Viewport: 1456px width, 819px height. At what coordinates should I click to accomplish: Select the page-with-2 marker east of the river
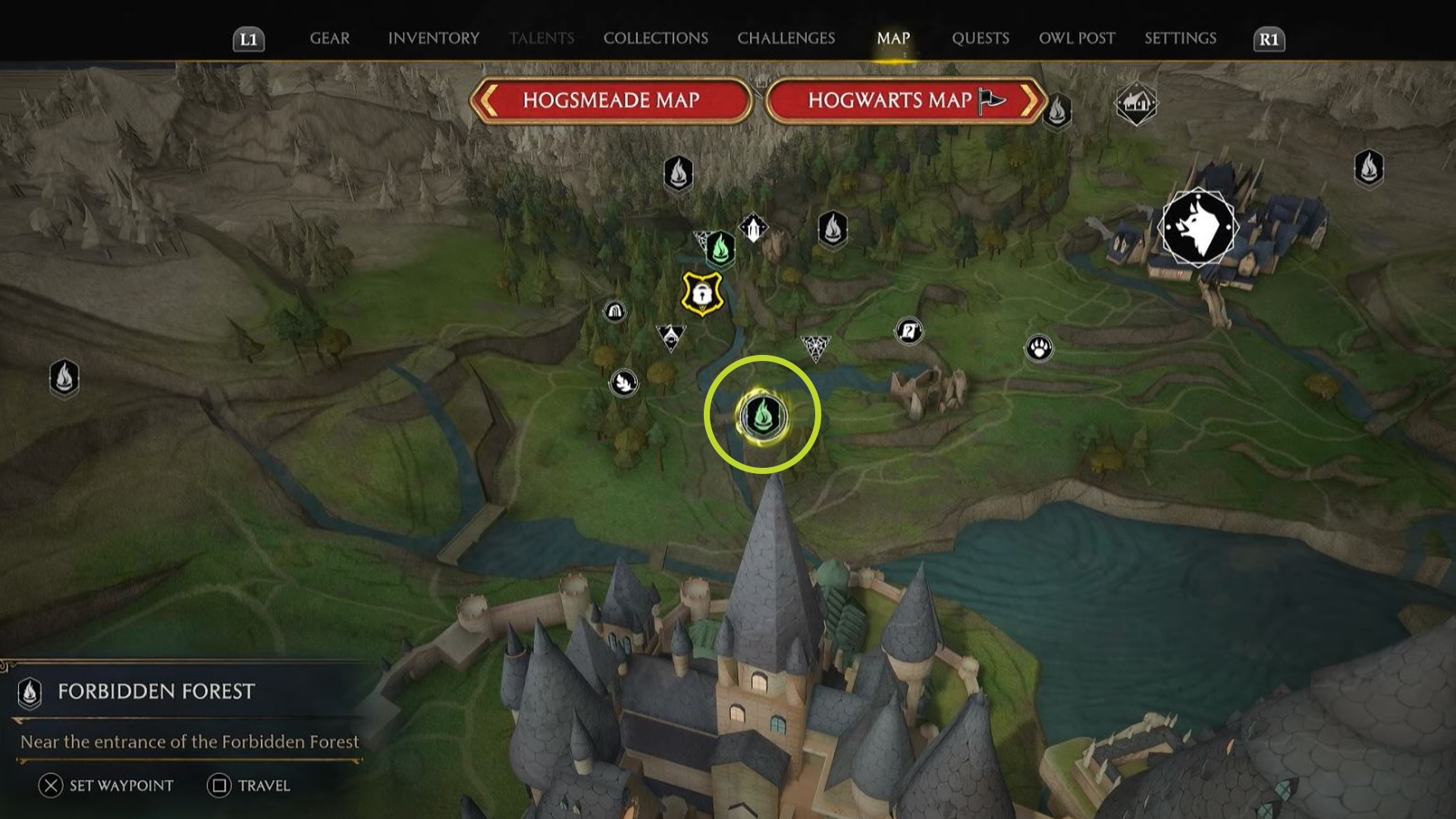909,331
